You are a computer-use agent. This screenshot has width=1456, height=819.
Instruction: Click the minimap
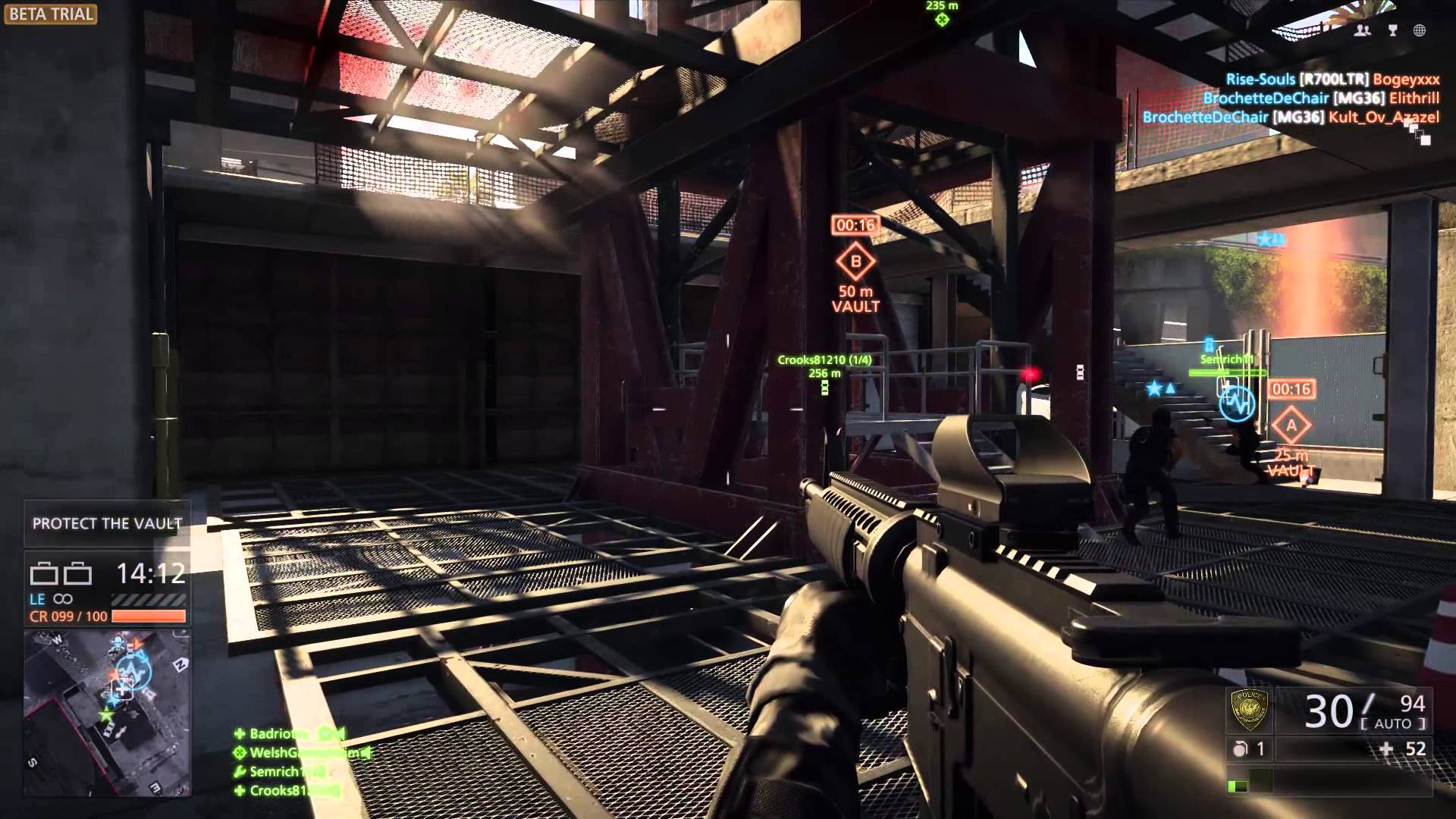106,712
